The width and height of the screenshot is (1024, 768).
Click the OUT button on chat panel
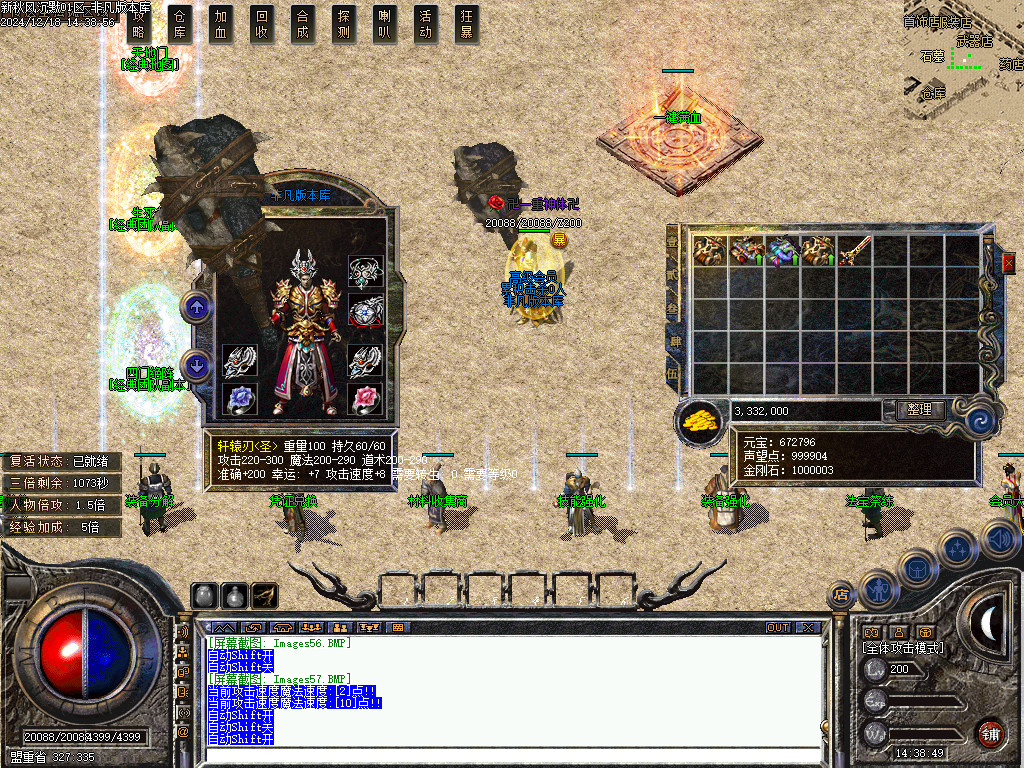778,627
